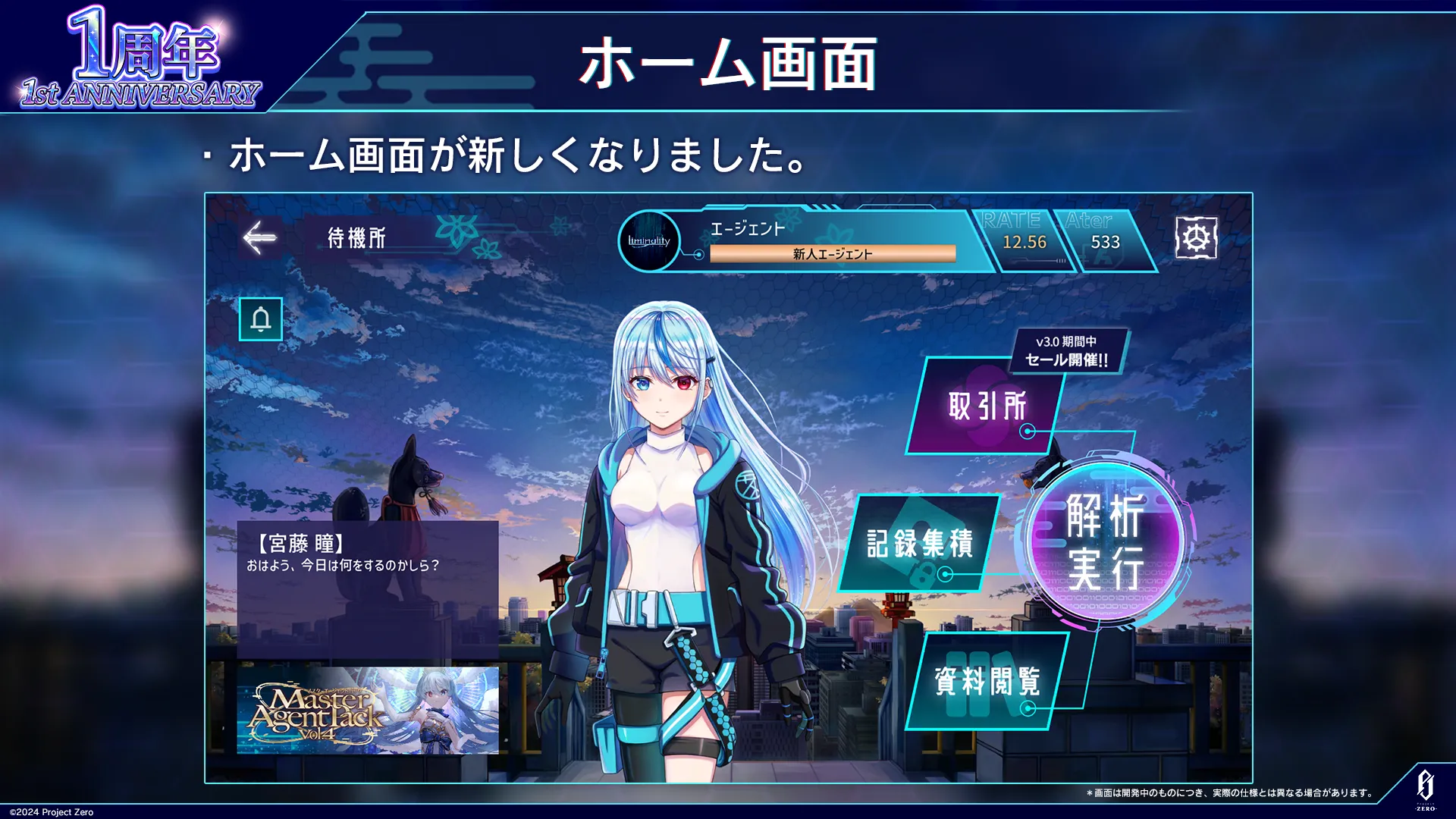The image size is (1456, 819).
Task: Open the 取引所 exchange shop
Action: pos(986,406)
